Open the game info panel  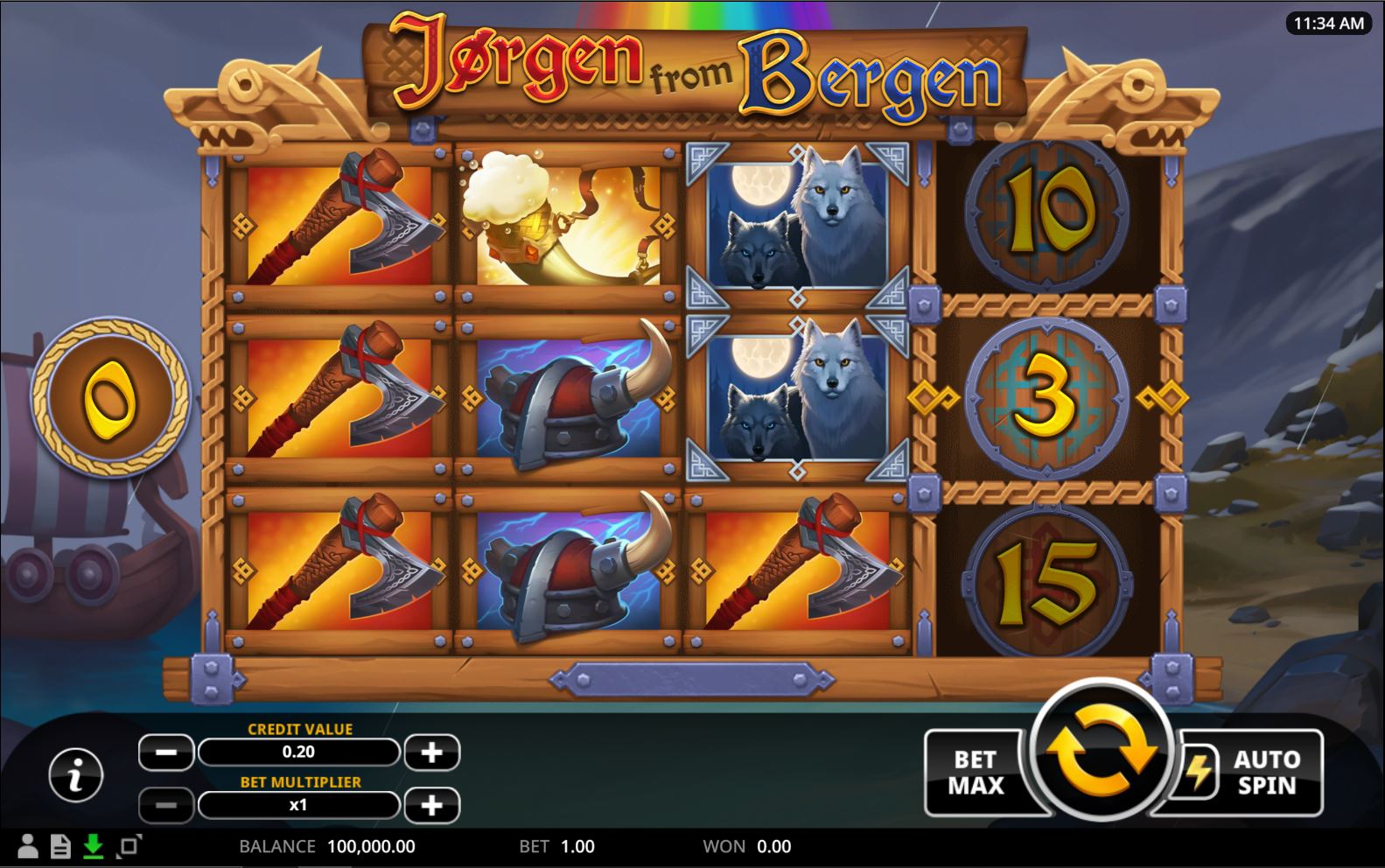[74, 775]
